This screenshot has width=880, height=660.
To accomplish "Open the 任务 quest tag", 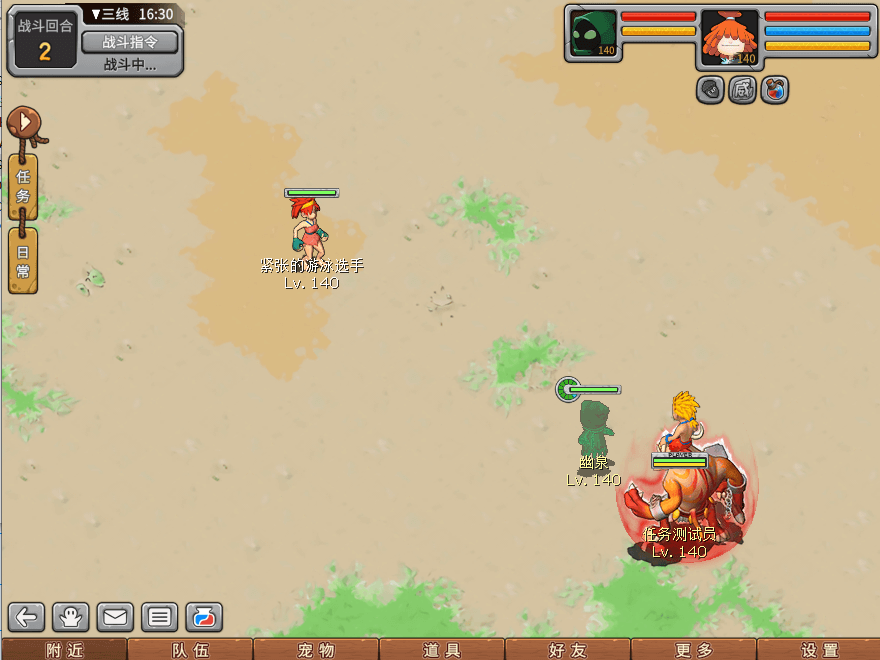I will [x=24, y=186].
